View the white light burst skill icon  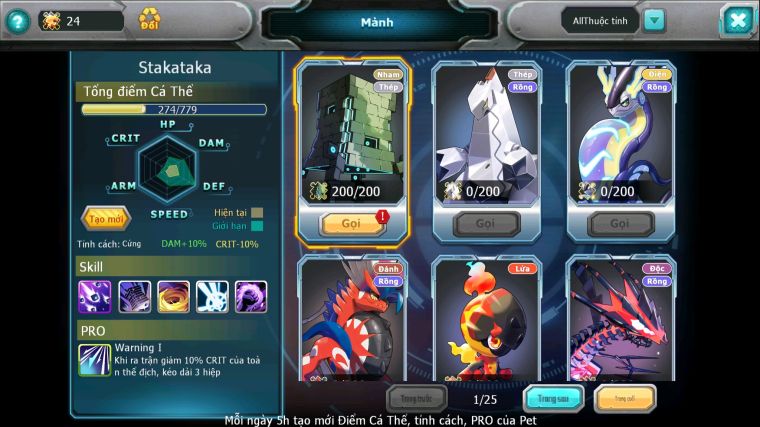[212, 296]
